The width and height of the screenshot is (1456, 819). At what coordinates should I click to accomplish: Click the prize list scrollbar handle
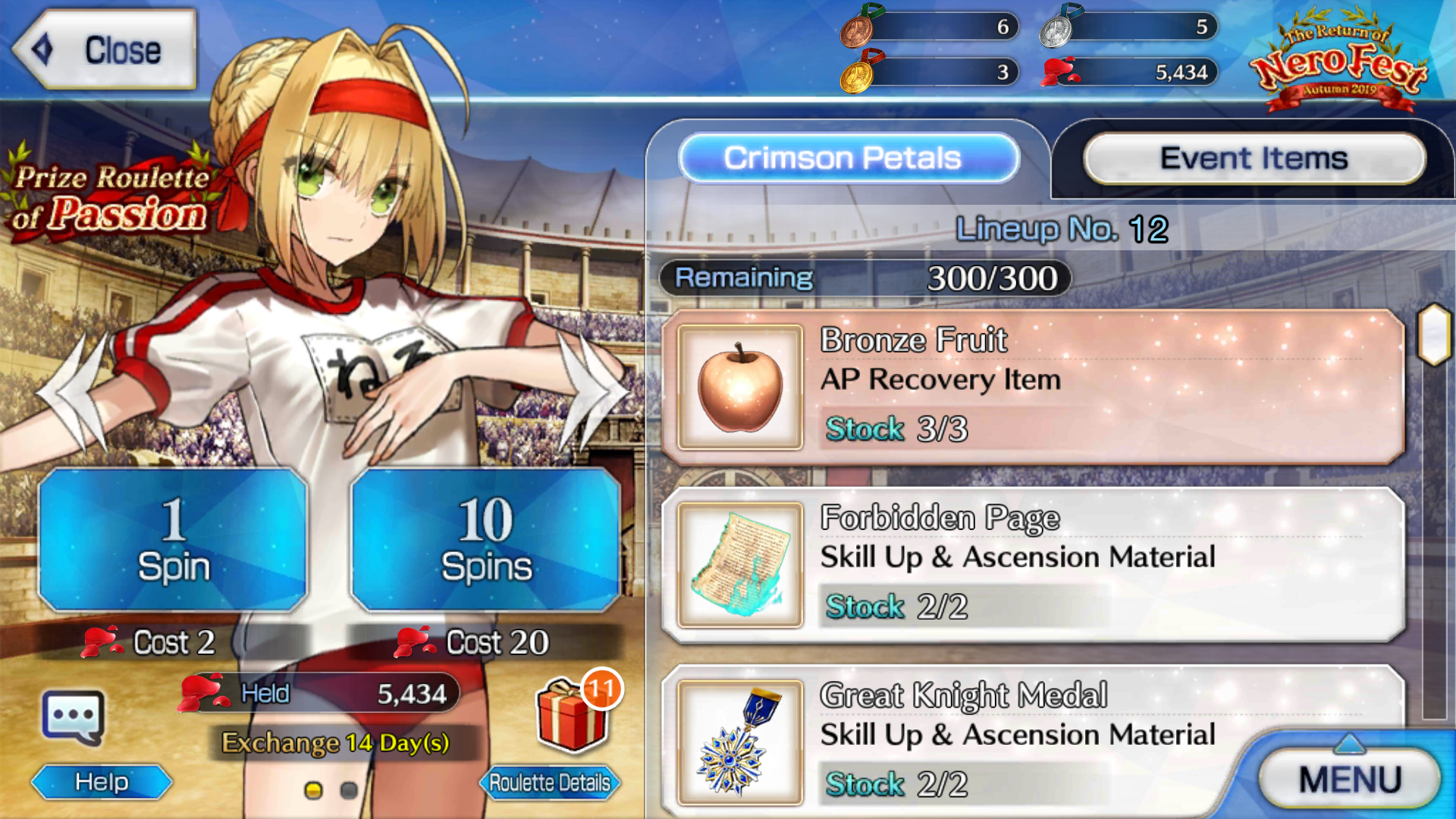pyautogui.click(x=1434, y=334)
